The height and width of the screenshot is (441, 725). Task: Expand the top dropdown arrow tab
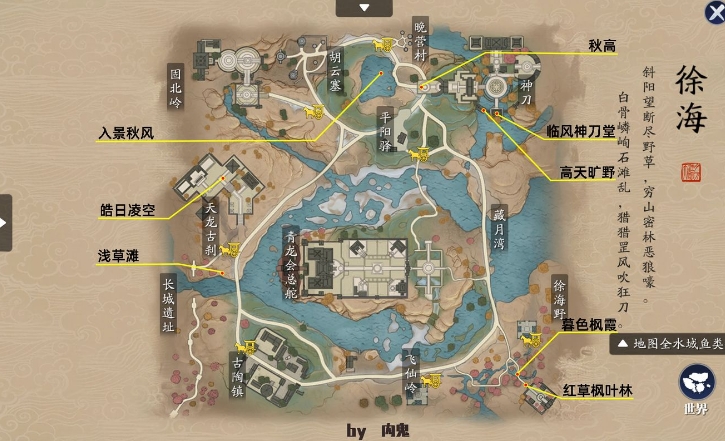pos(364,8)
